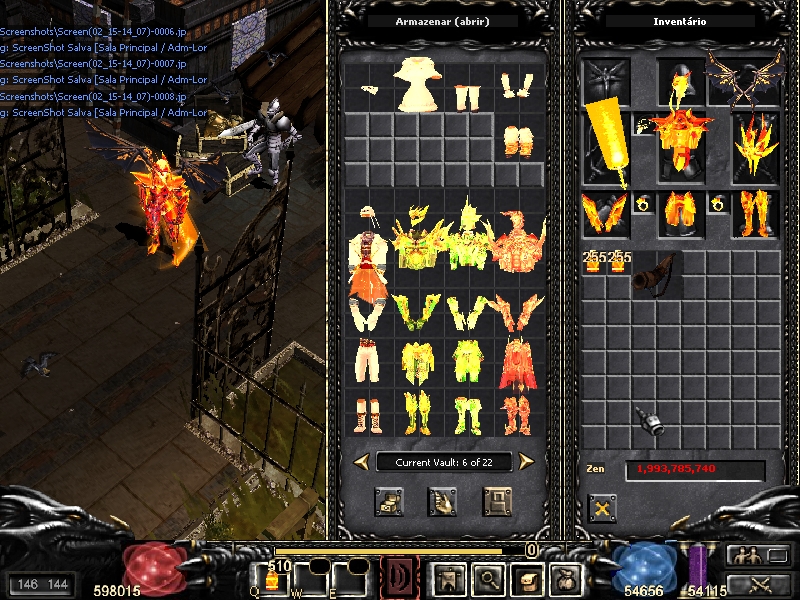Open the magnifying glass button on the bottom bar

click(488, 579)
